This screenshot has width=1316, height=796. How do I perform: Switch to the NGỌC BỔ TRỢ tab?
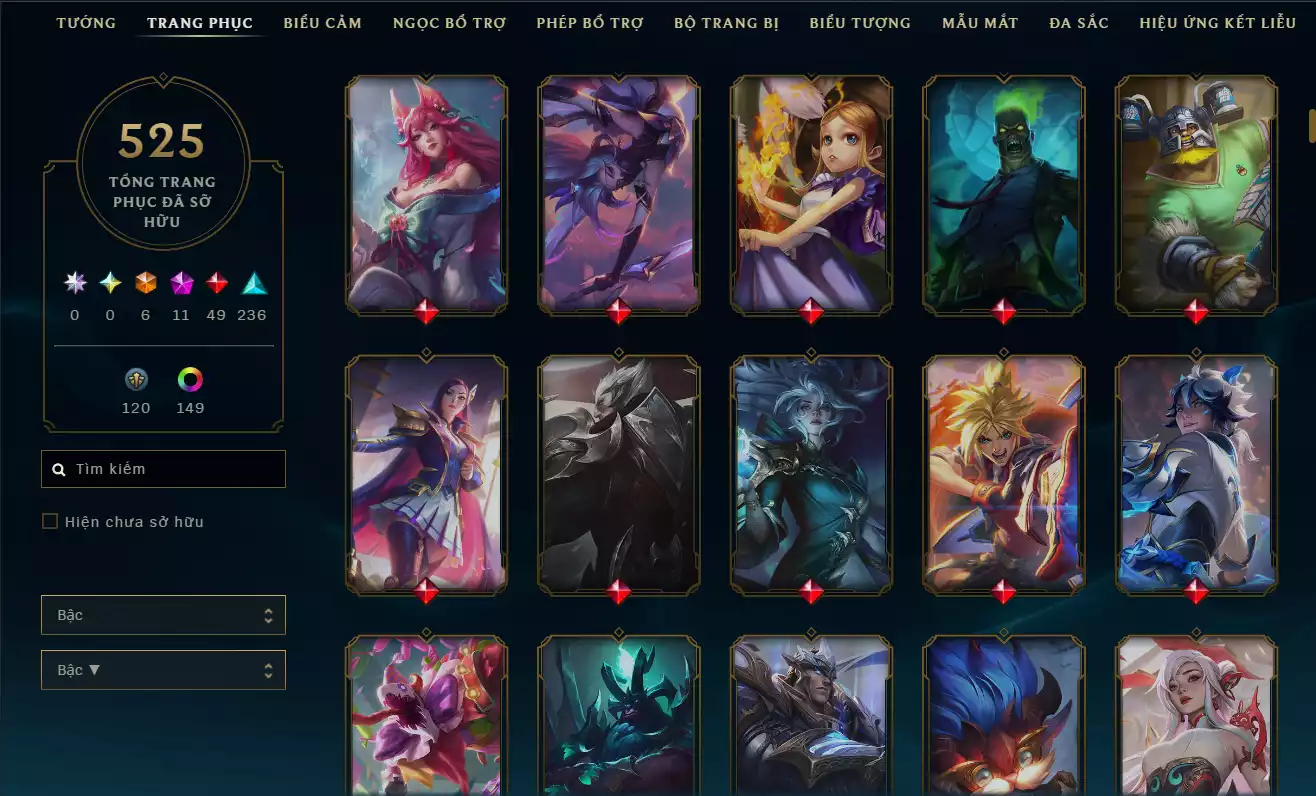tap(448, 22)
